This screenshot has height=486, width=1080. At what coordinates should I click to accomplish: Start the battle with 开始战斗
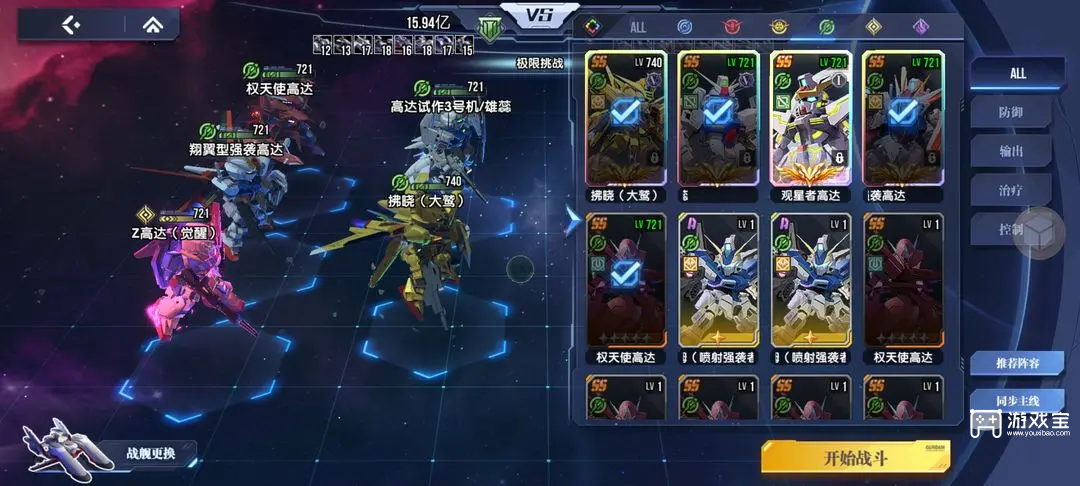pos(855,459)
